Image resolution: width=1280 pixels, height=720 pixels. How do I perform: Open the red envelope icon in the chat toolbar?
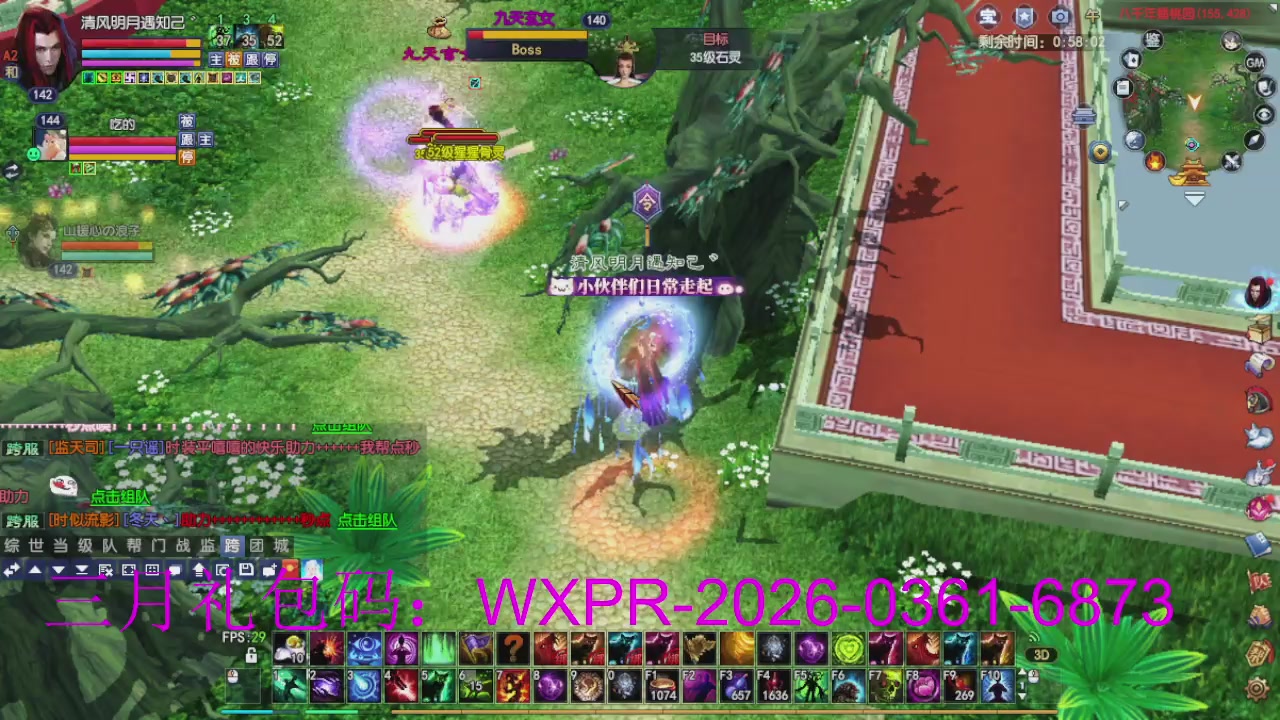pyautogui.click(x=291, y=568)
